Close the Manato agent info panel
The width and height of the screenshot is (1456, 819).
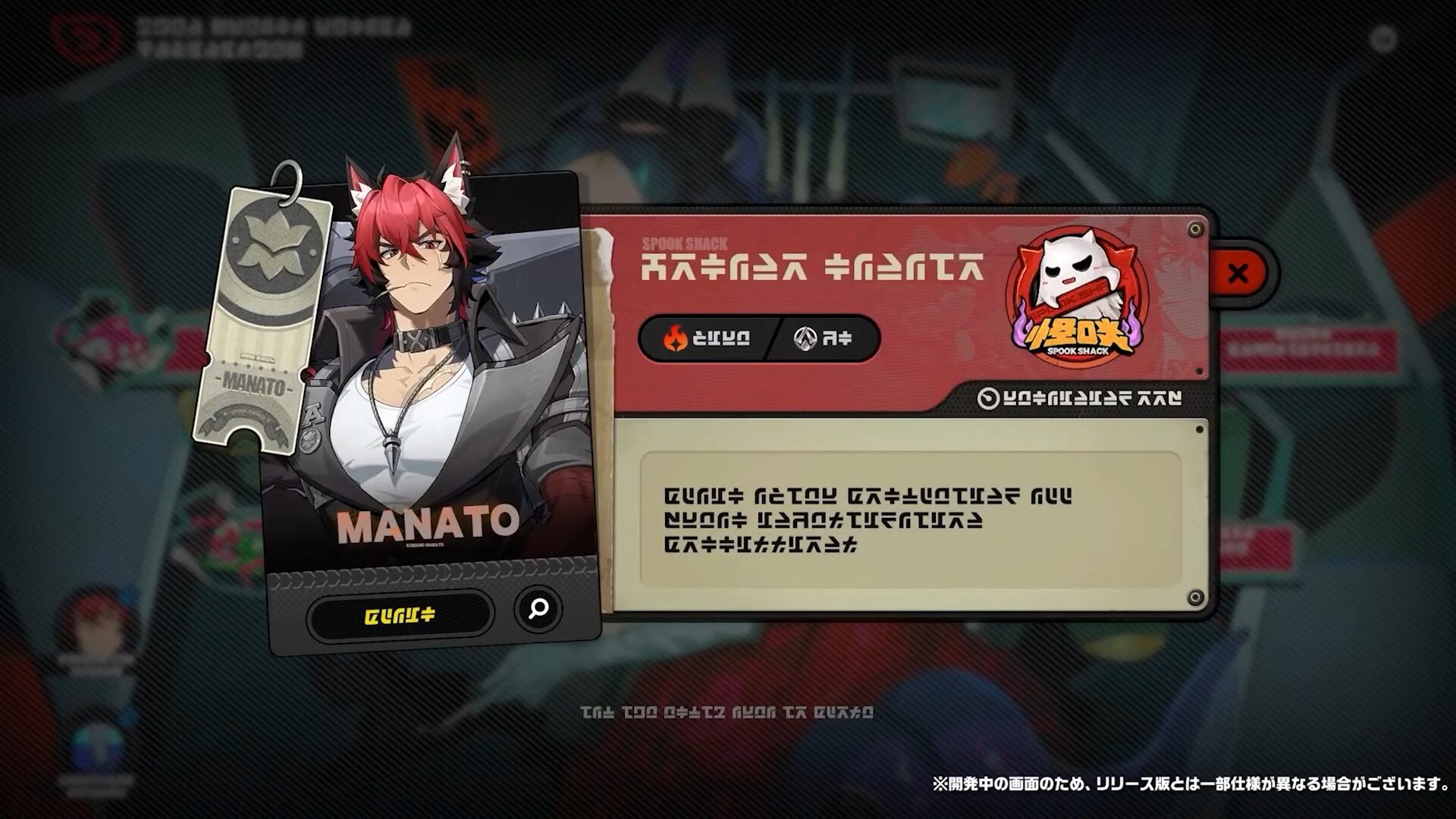coord(1238,273)
